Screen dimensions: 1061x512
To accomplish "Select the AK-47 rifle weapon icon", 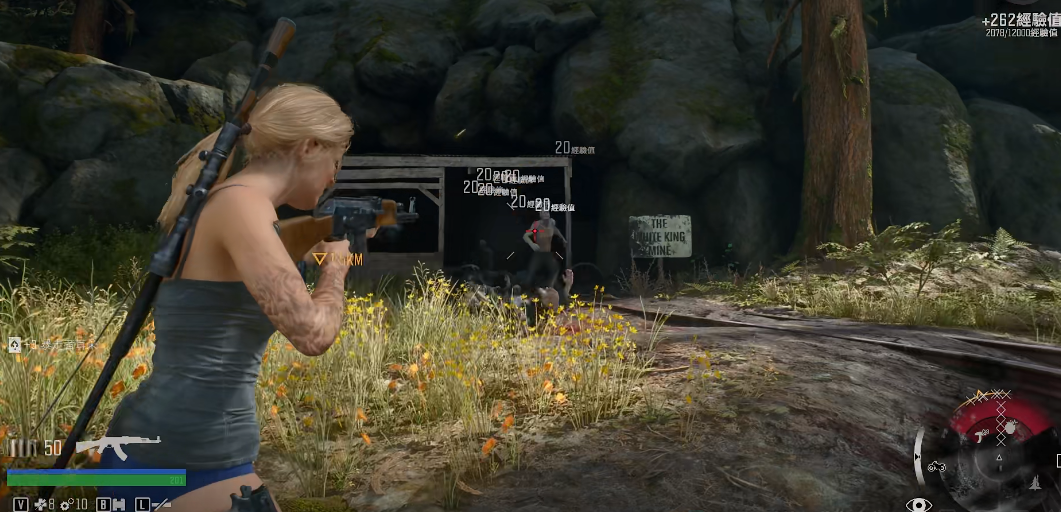I will coord(117,447).
